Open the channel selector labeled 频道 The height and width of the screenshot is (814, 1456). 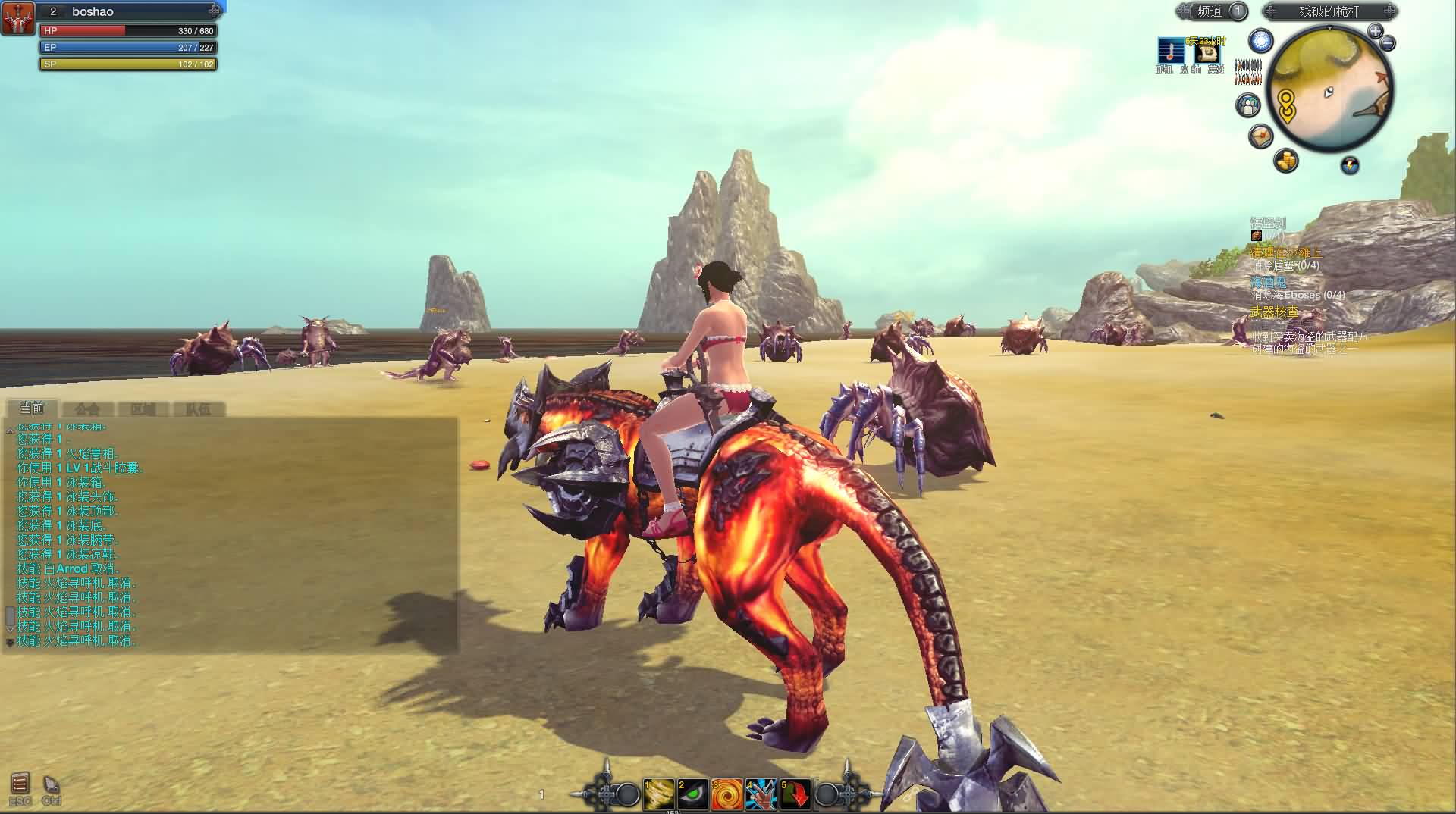[x=1211, y=11]
